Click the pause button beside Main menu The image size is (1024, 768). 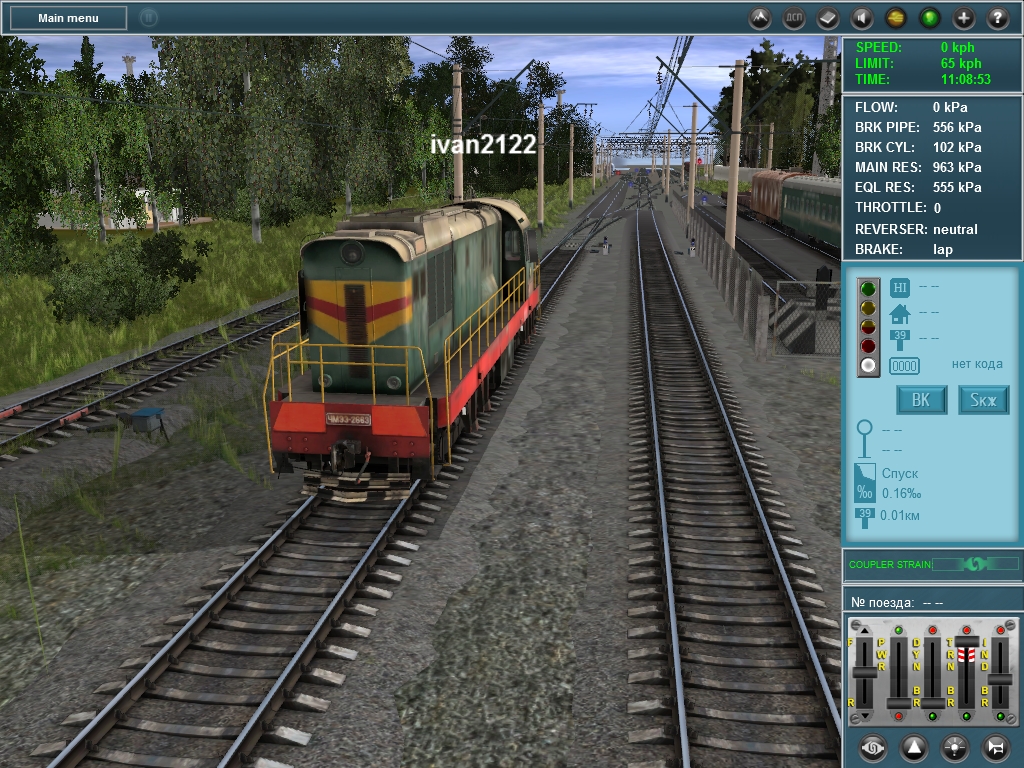pyautogui.click(x=148, y=18)
